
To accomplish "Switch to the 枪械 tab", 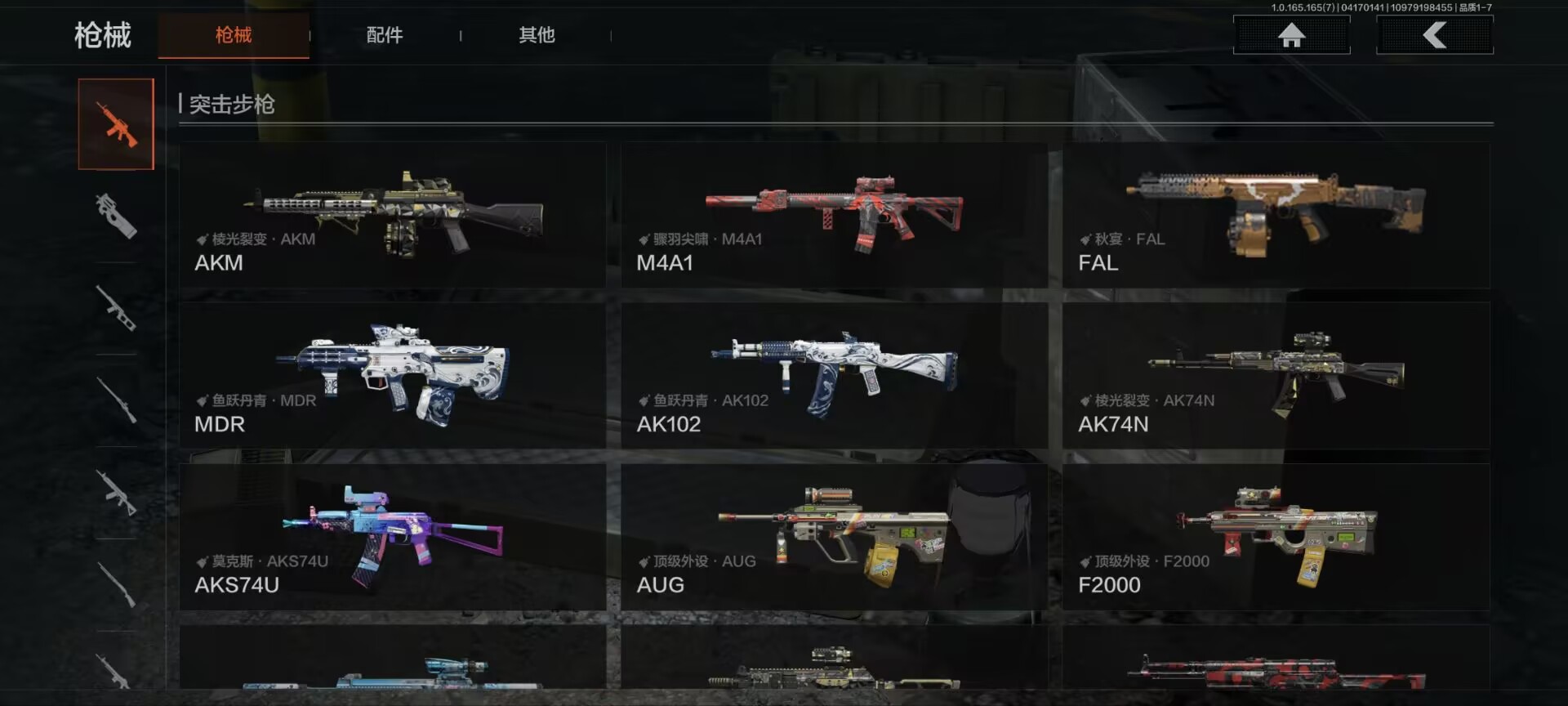I will (x=233, y=35).
